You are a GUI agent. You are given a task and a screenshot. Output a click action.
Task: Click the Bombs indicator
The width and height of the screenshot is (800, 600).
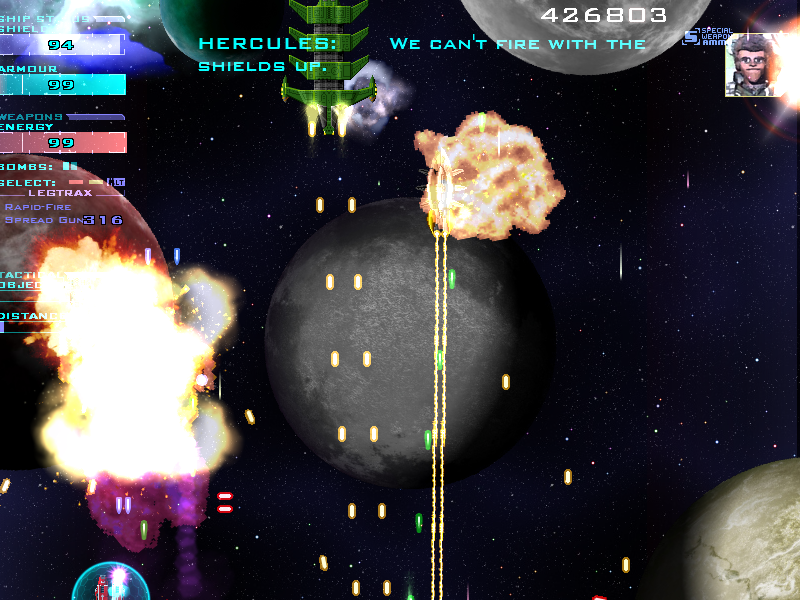tap(69, 166)
